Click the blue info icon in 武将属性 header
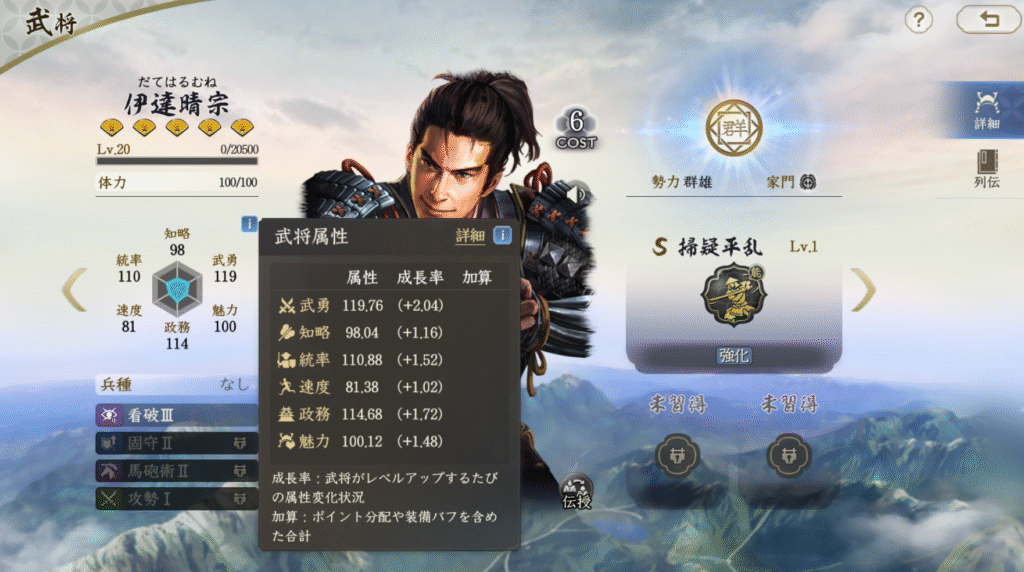 coord(502,235)
